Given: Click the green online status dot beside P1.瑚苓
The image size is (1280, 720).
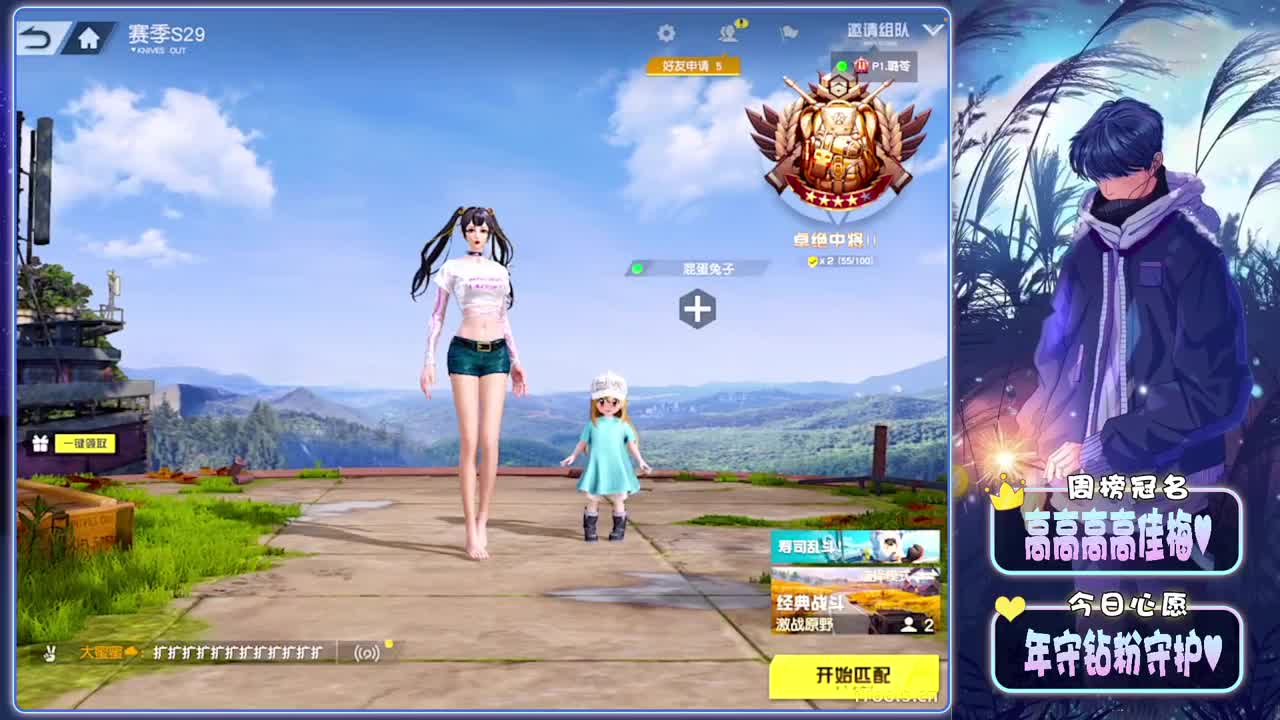Looking at the screenshot, I should (x=842, y=64).
